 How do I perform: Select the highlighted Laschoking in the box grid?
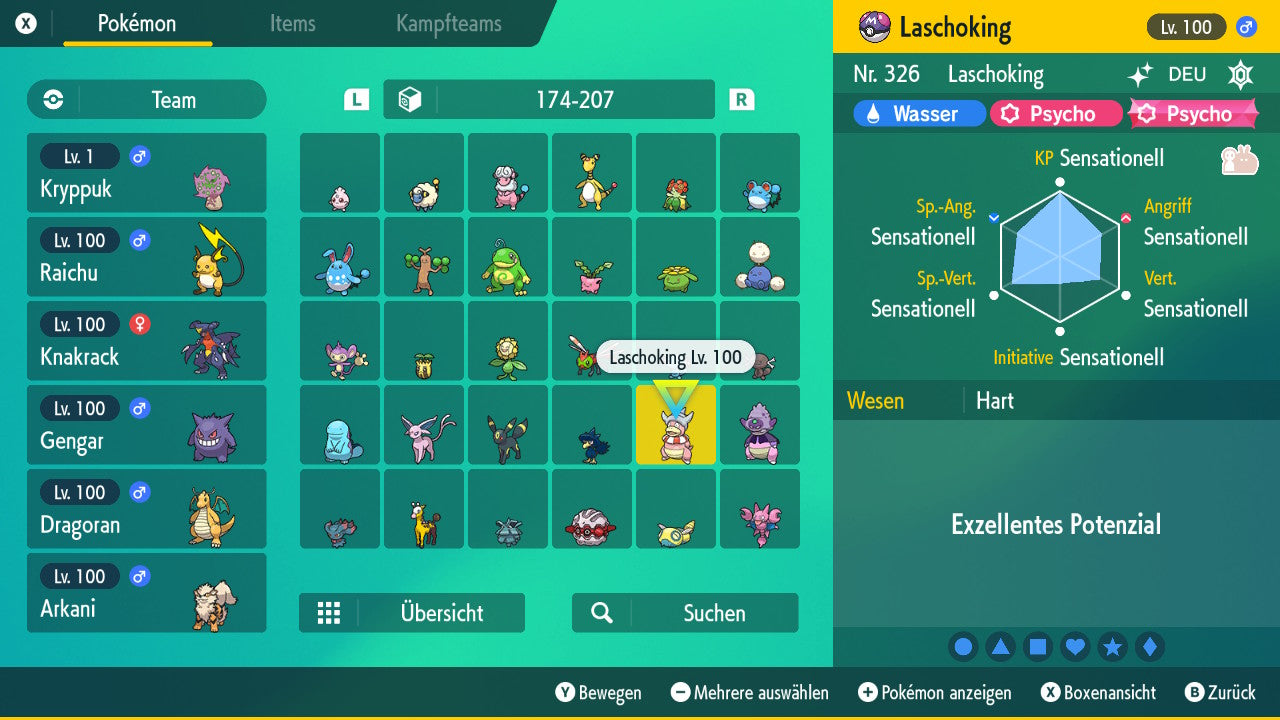click(676, 425)
